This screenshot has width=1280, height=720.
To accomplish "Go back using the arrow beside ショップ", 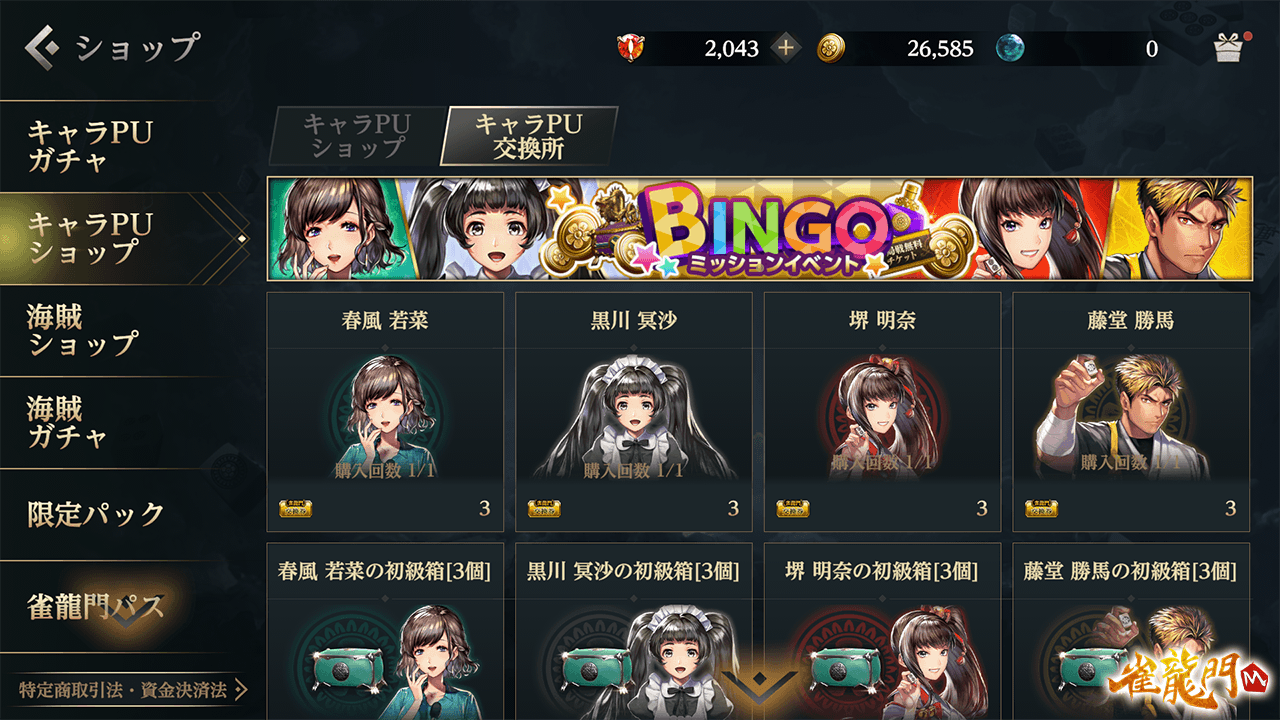I will [x=43, y=46].
